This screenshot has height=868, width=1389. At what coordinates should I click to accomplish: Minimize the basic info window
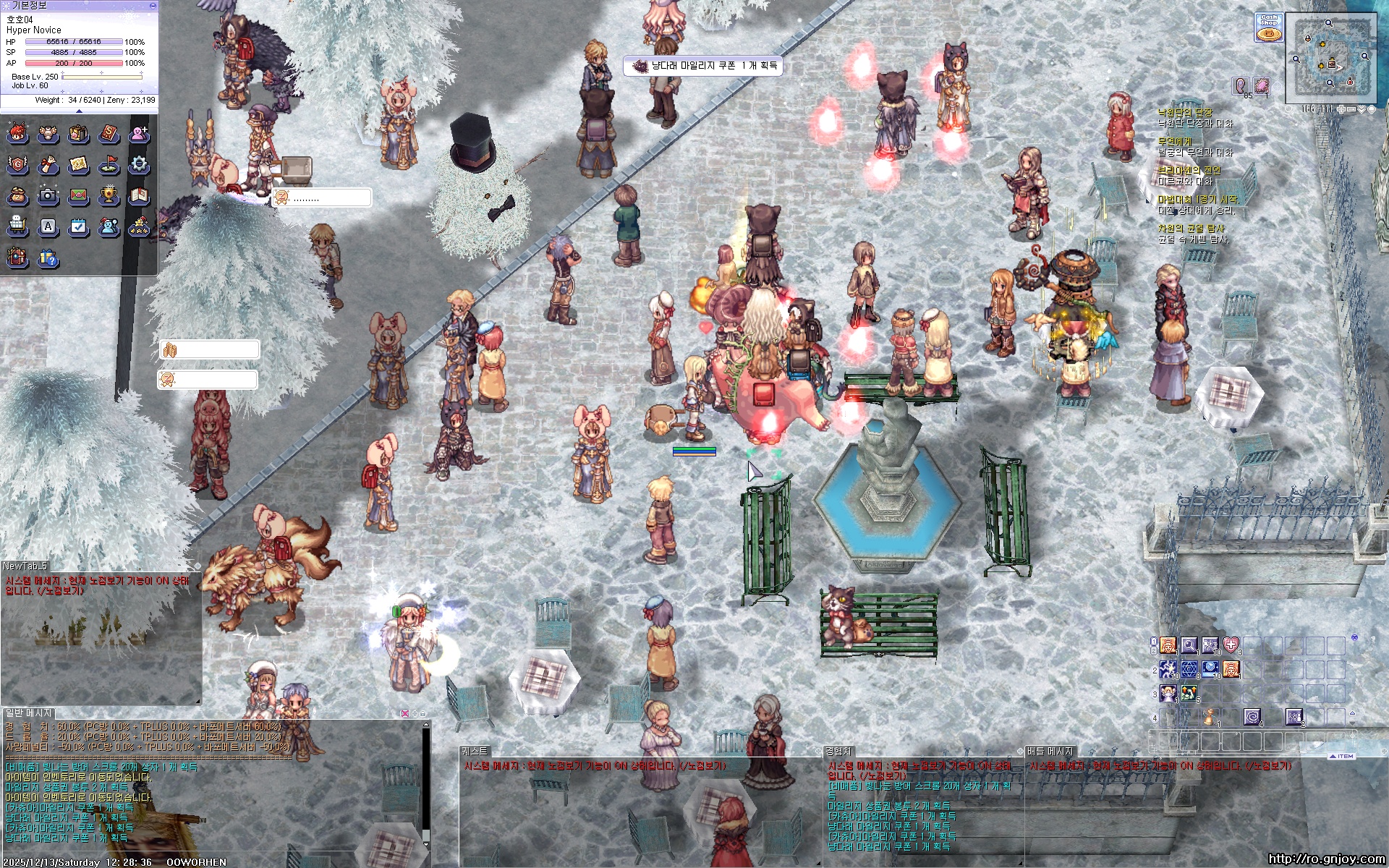point(152,5)
